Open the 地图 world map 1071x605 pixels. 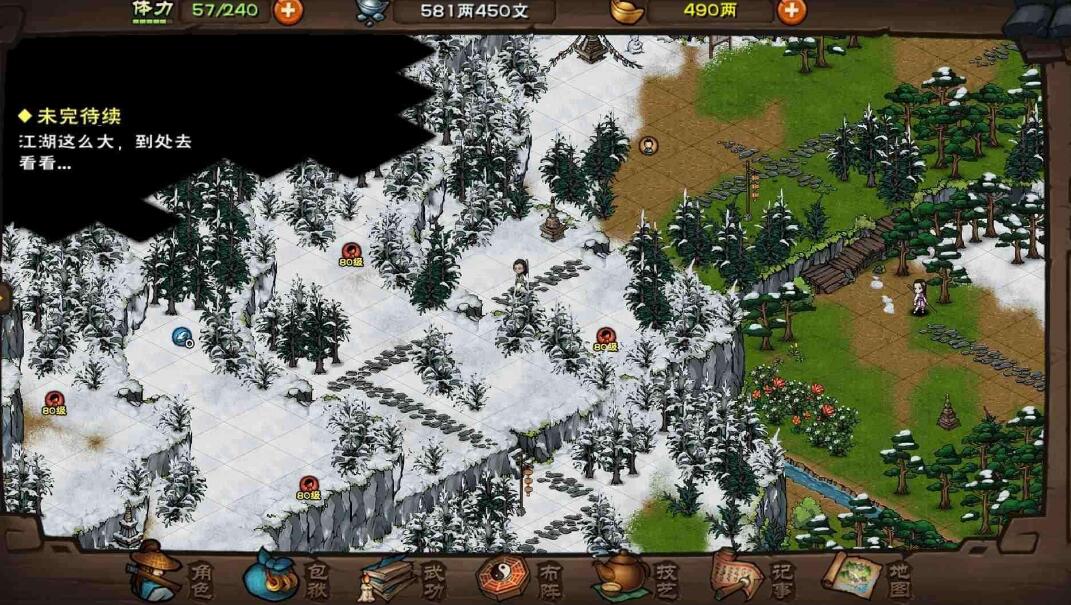click(867, 576)
